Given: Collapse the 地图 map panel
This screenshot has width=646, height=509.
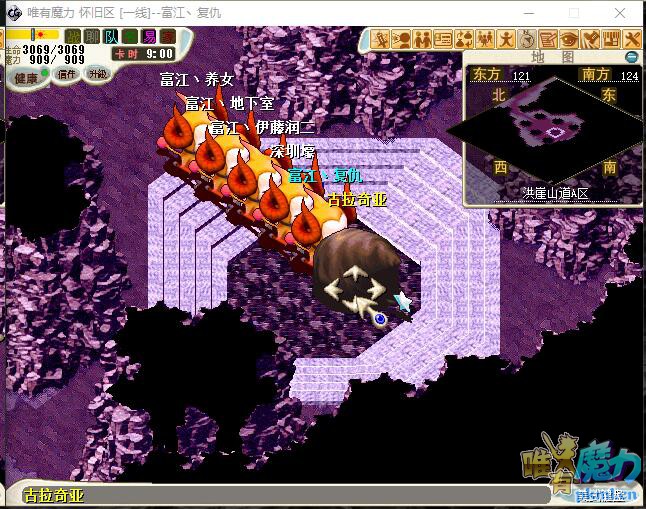Looking at the screenshot, I should [630, 57].
